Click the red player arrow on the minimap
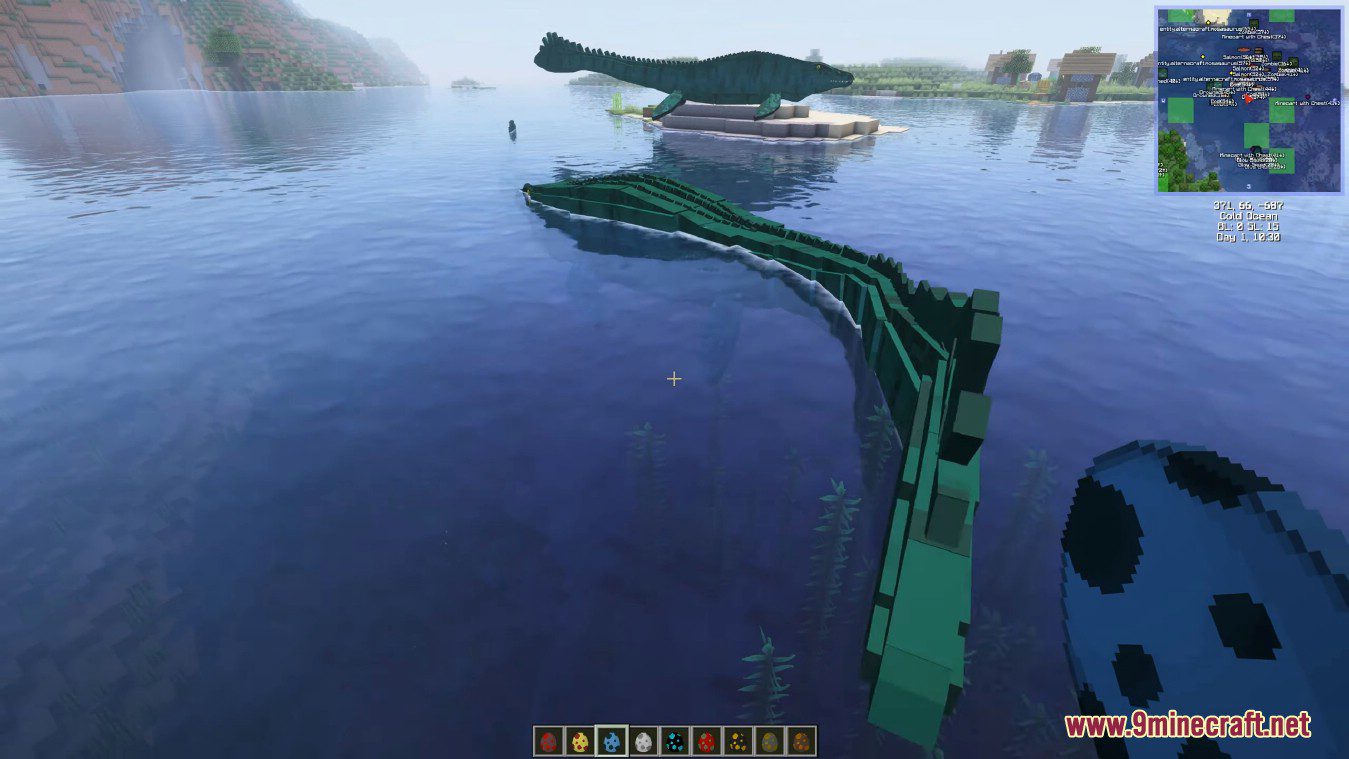The height and width of the screenshot is (759, 1349). click(1249, 100)
